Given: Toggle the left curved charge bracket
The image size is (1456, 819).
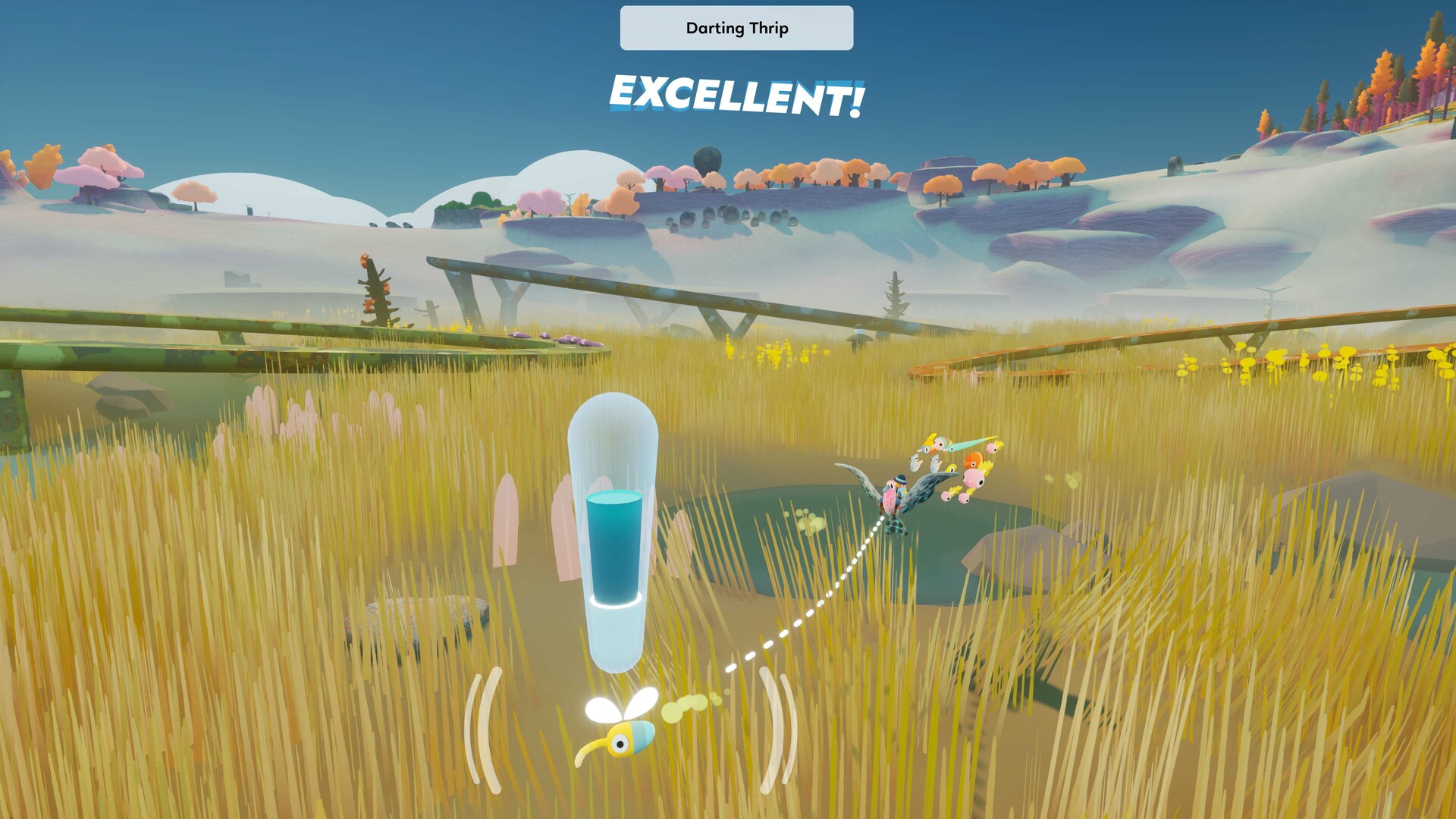Looking at the screenshot, I should [482, 728].
